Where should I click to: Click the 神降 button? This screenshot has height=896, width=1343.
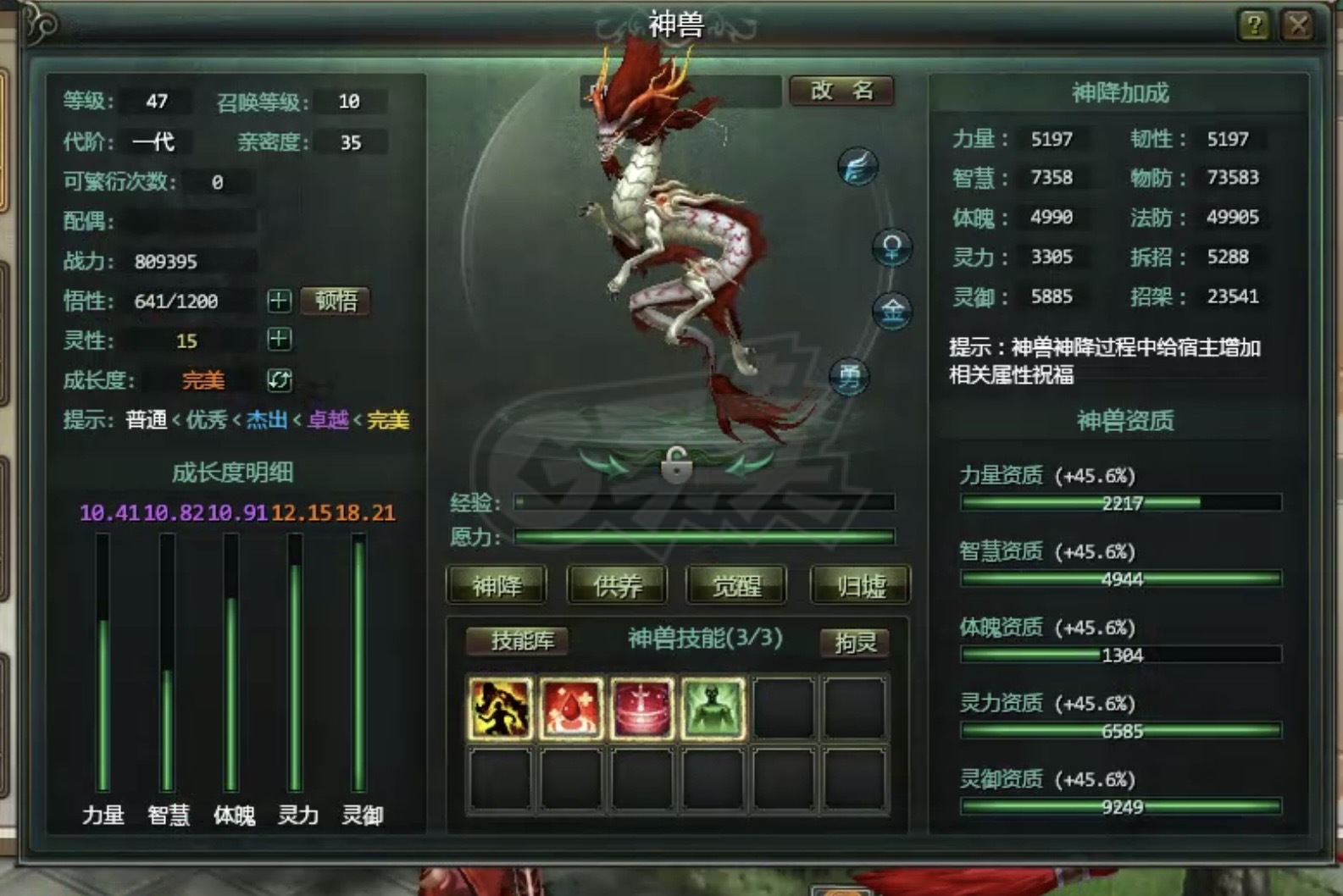pos(497,584)
